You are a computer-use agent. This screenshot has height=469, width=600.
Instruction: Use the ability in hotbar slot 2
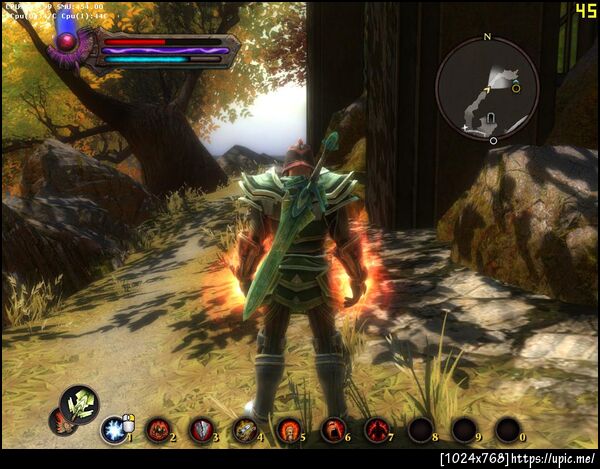[158, 430]
